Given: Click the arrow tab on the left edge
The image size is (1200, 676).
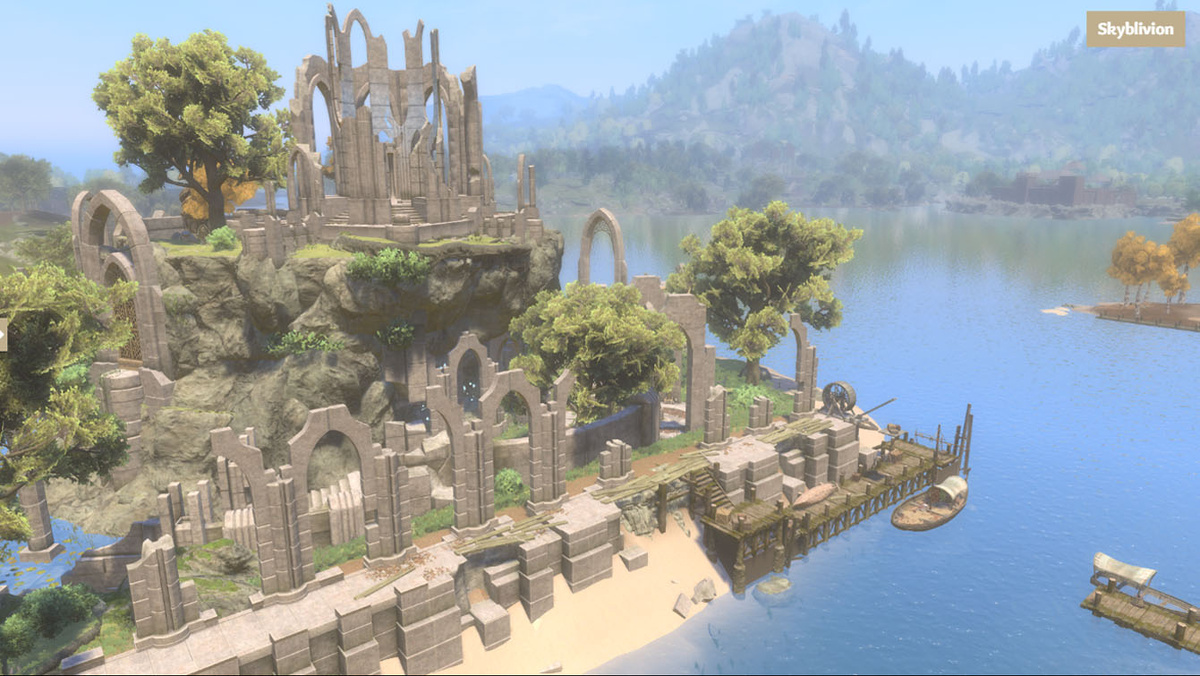Looking at the screenshot, I should click(x=3, y=335).
